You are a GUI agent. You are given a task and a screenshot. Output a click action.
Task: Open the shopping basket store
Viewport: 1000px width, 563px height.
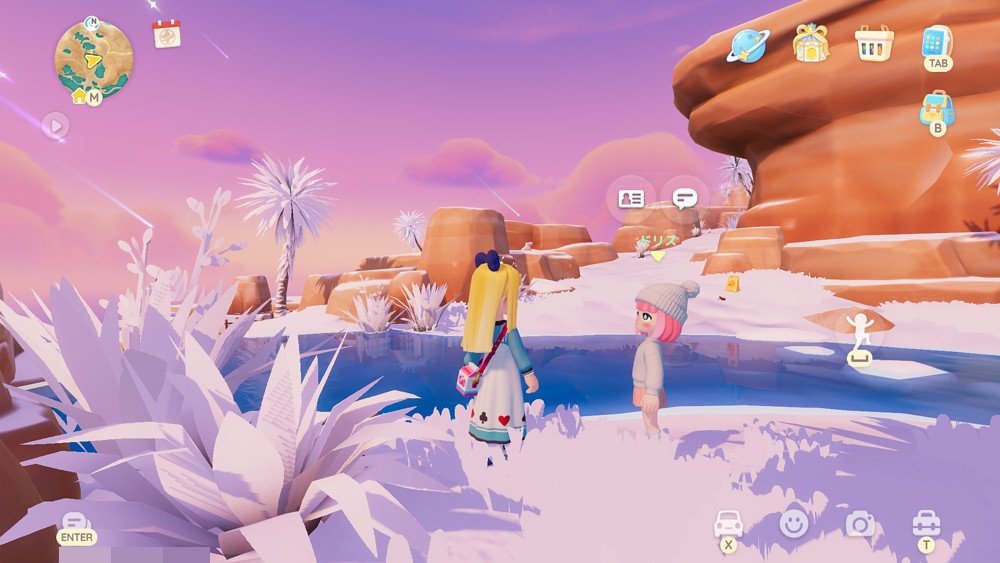coord(873,43)
